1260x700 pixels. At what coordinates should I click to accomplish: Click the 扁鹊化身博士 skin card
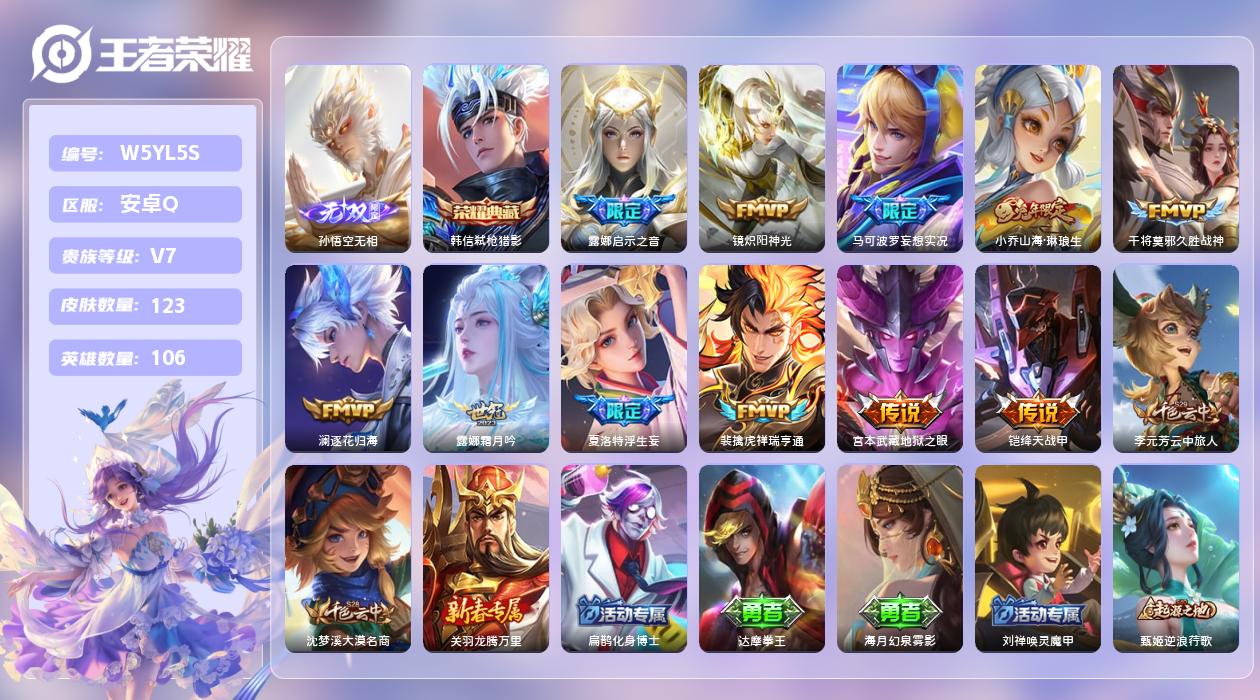click(x=624, y=558)
